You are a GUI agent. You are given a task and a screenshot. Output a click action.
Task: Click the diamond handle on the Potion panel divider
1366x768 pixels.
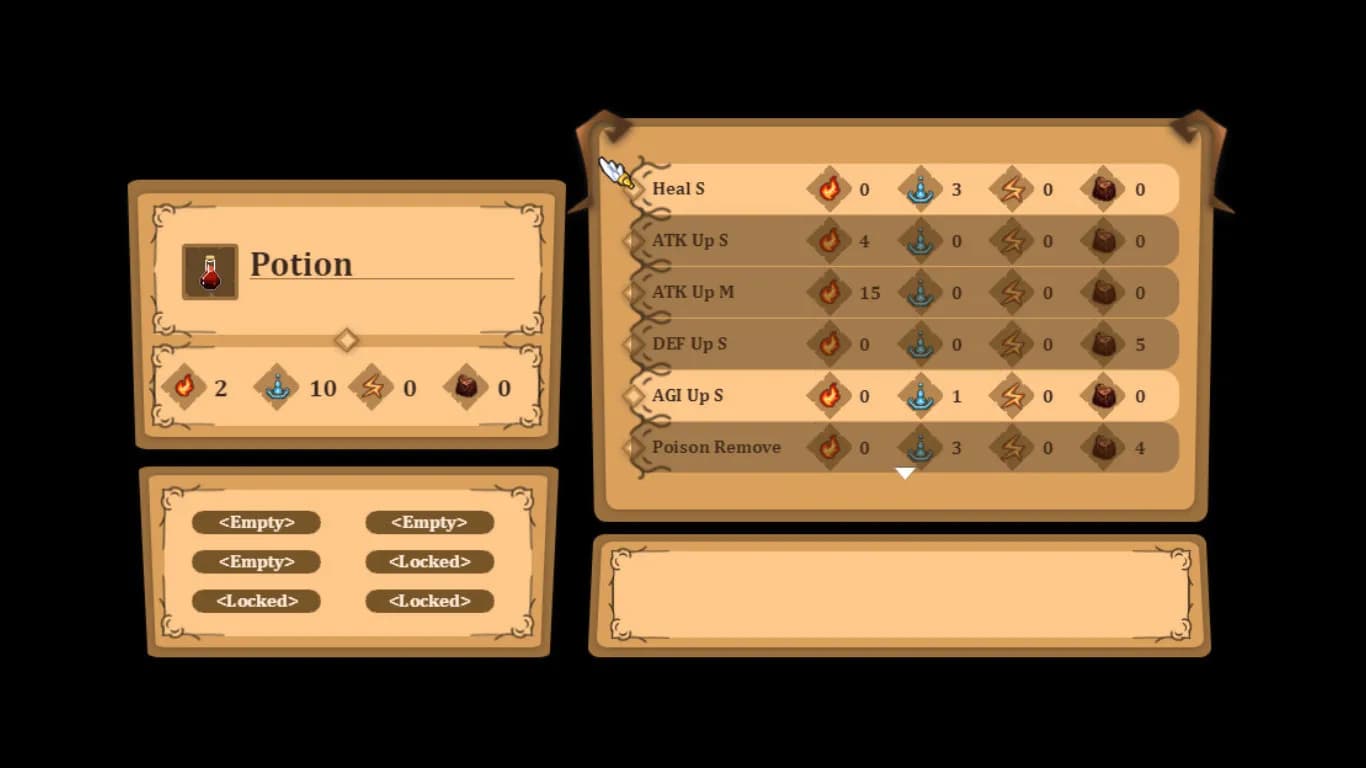[346, 340]
